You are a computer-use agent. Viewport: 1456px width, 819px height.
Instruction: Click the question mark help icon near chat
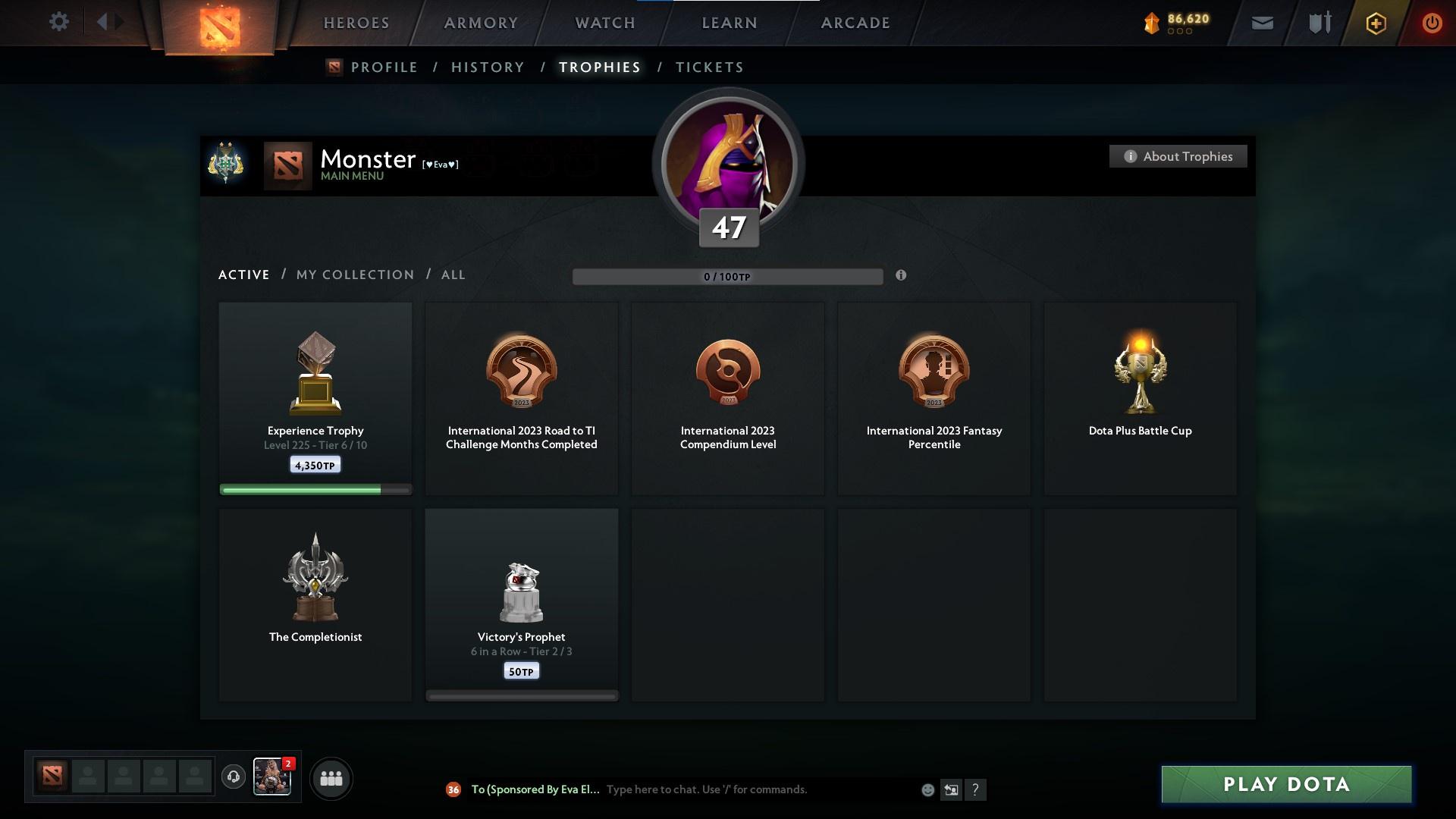point(976,790)
